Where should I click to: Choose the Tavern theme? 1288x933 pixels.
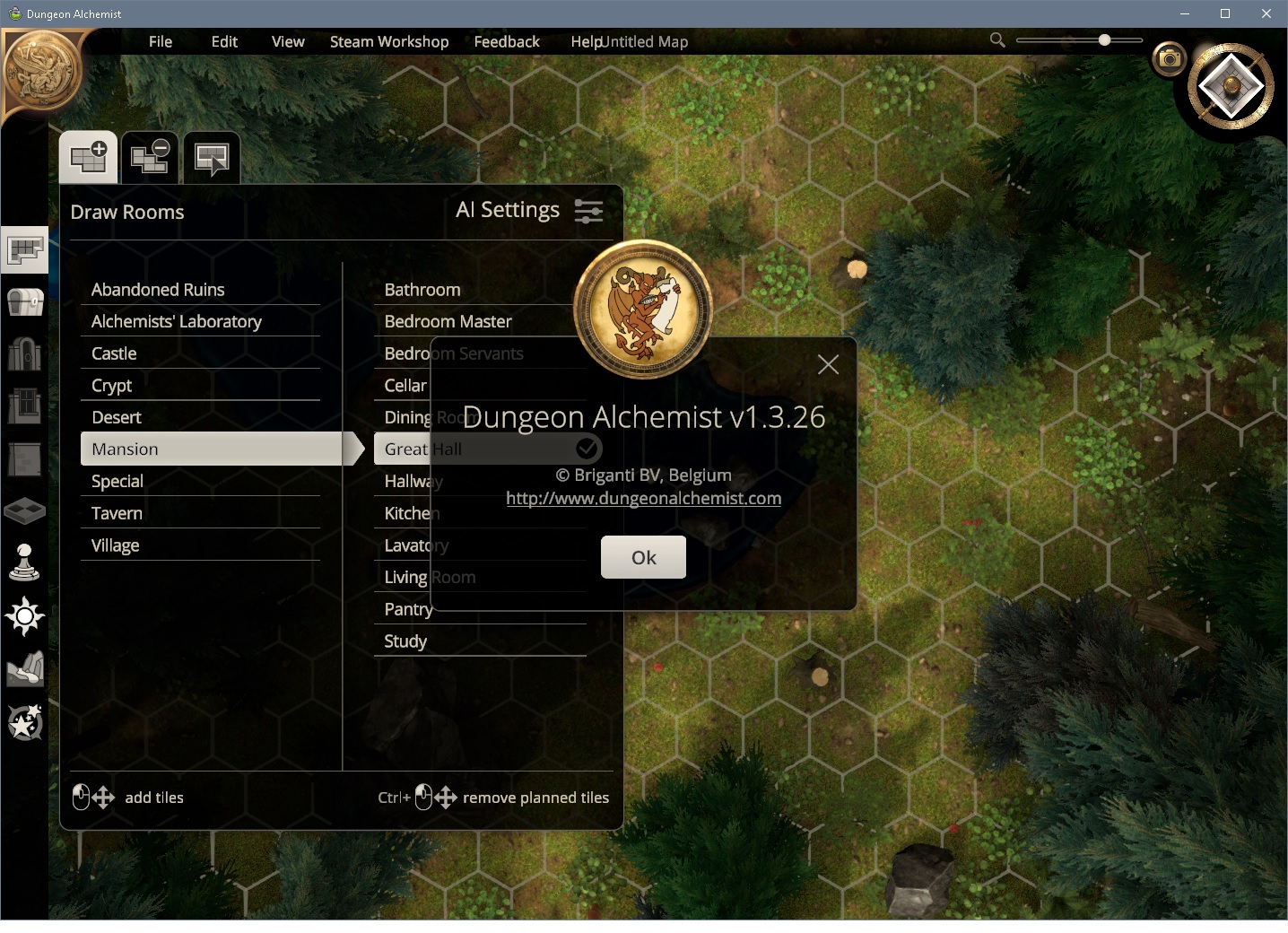[x=117, y=513]
